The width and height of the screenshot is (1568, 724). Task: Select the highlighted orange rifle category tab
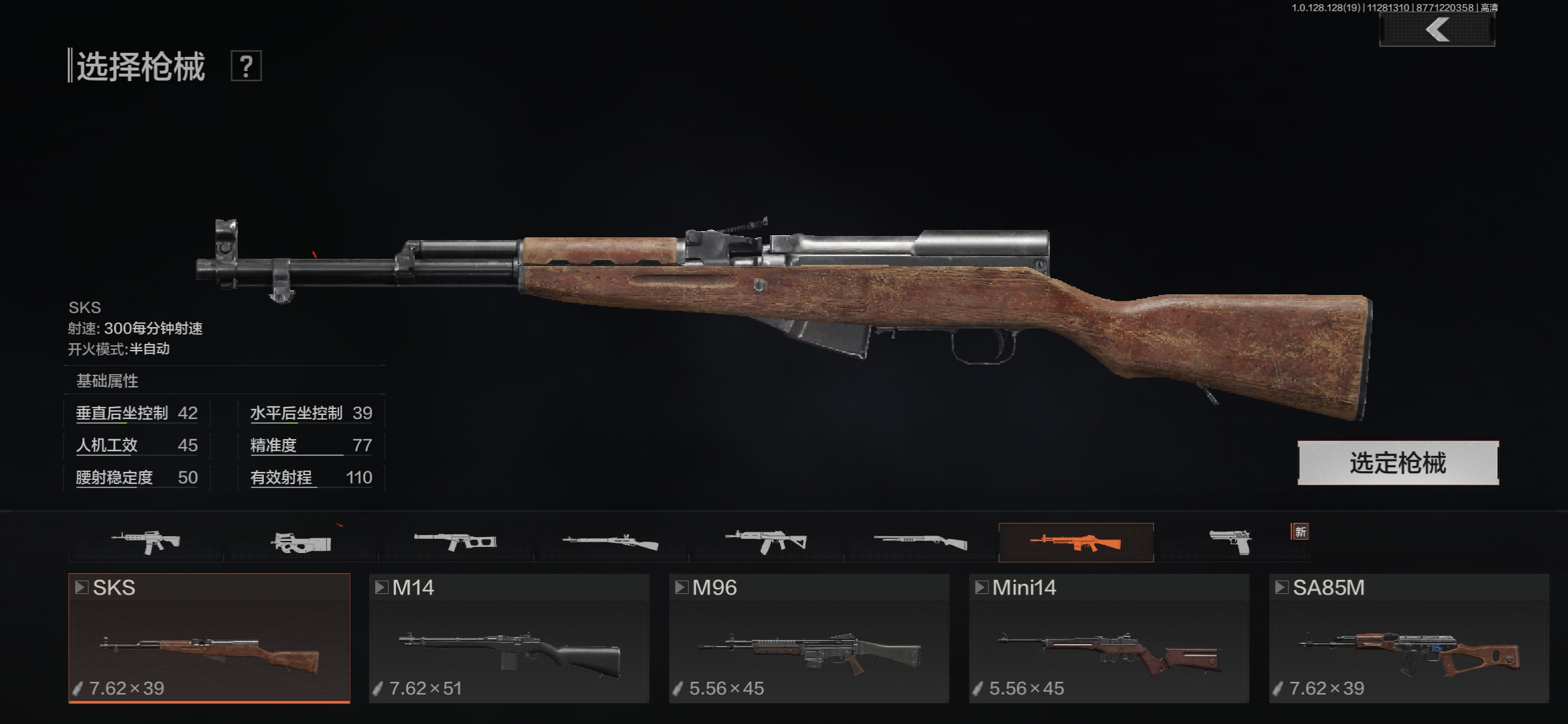tap(1075, 542)
